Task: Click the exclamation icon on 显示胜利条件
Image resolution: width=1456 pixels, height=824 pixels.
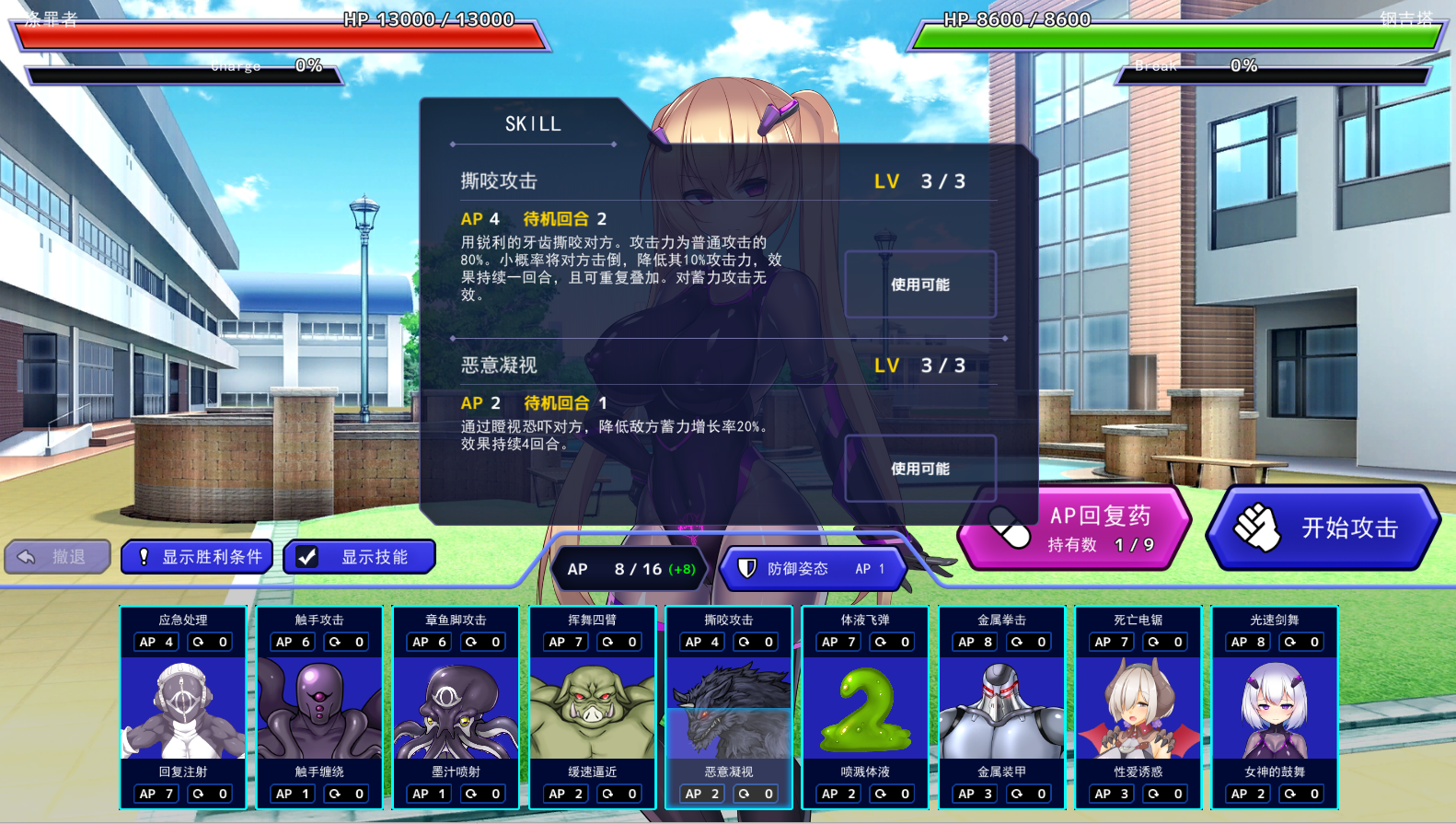Action: point(143,555)
